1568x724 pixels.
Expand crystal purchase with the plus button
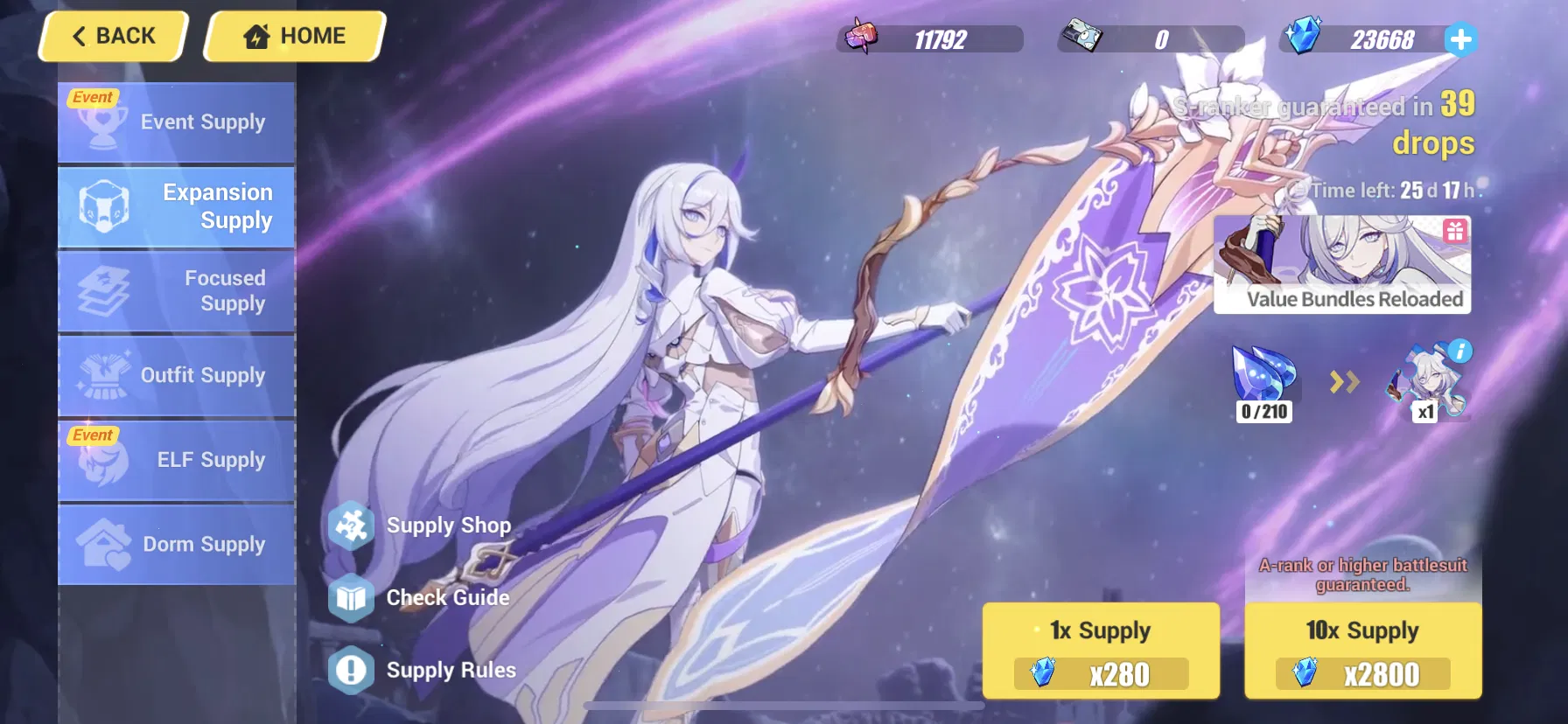[1459, 38]
